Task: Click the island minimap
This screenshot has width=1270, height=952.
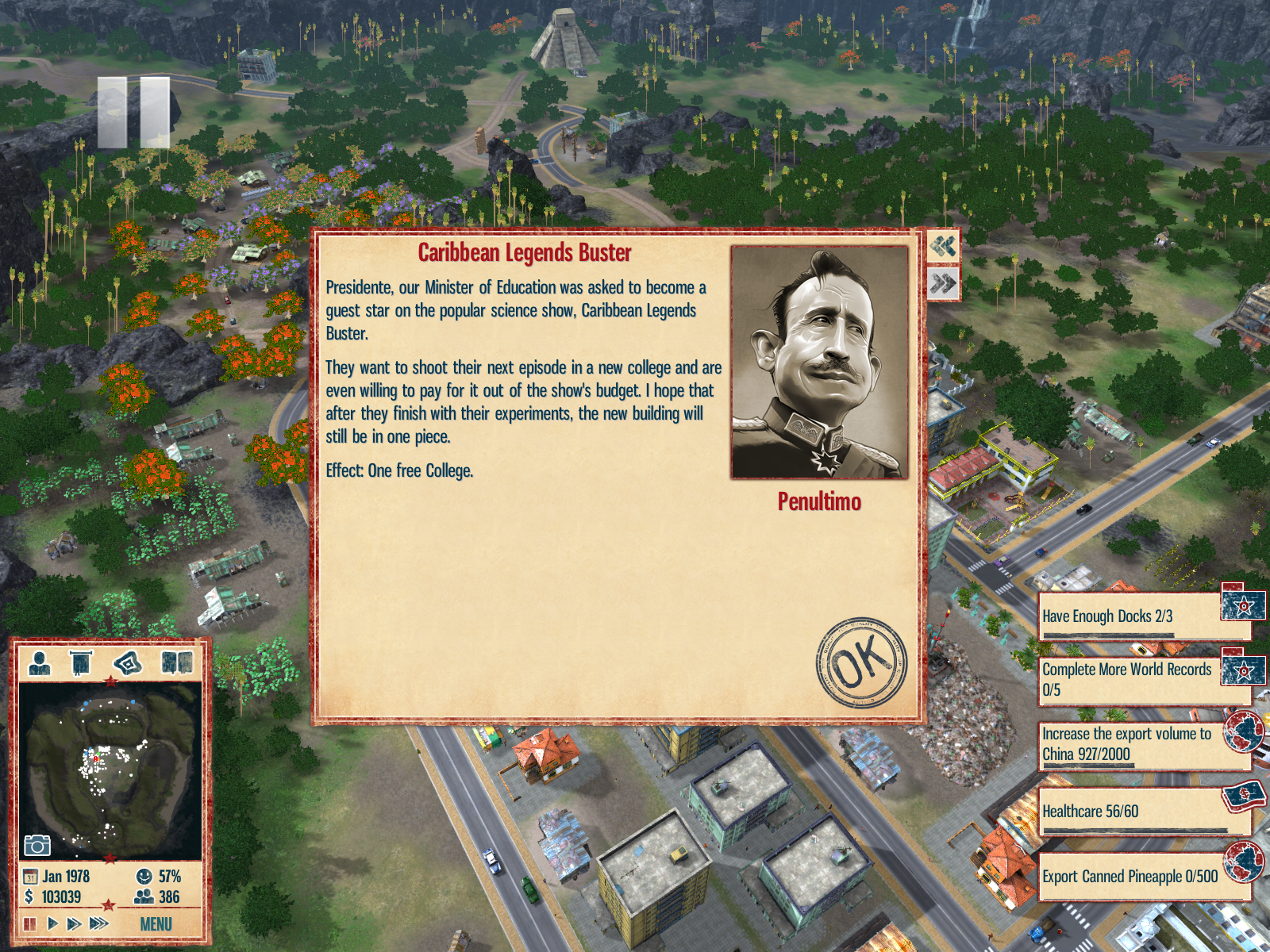Action: pos(110,770)
